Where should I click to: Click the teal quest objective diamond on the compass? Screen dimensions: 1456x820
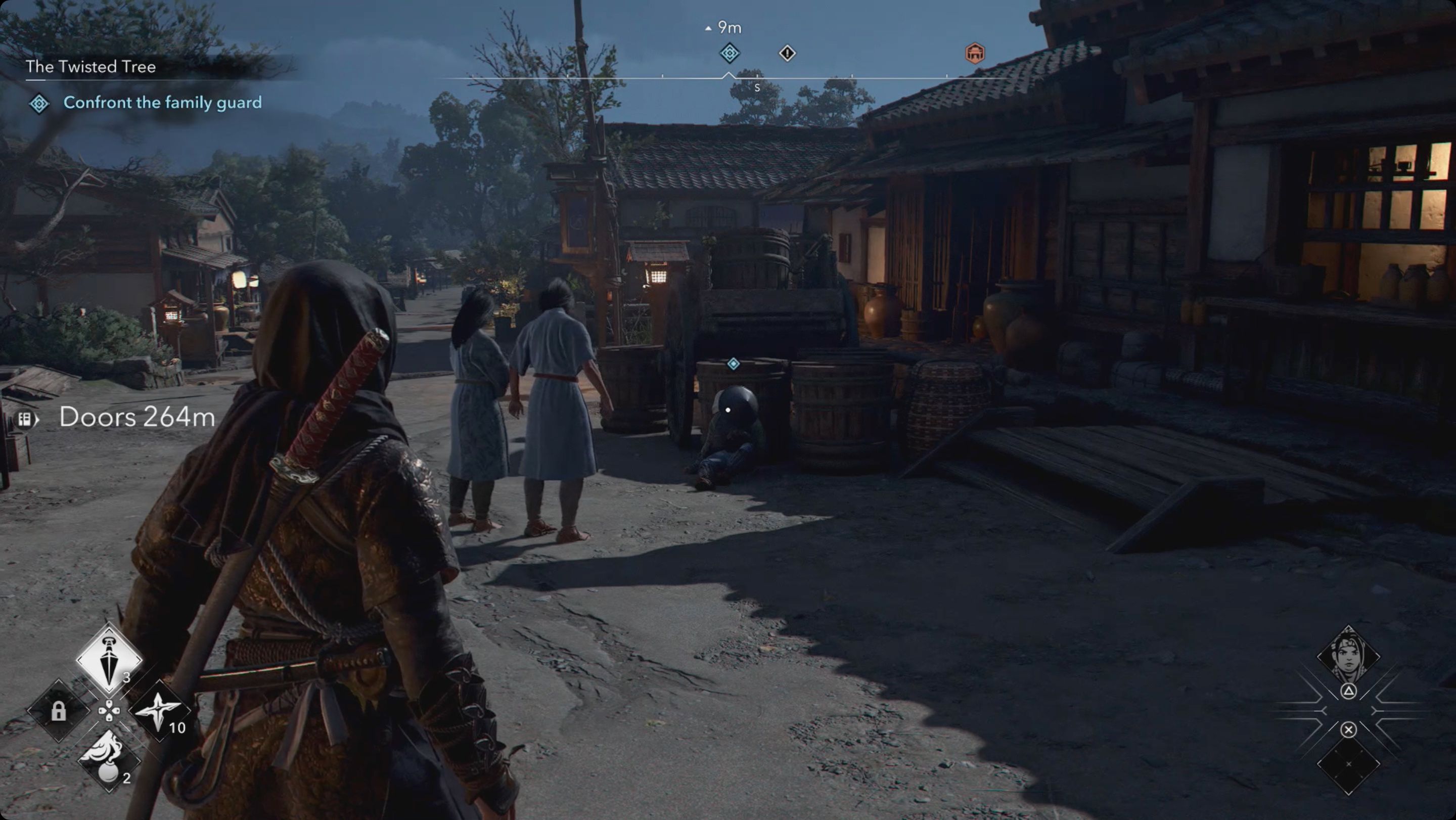coord(729,54)
